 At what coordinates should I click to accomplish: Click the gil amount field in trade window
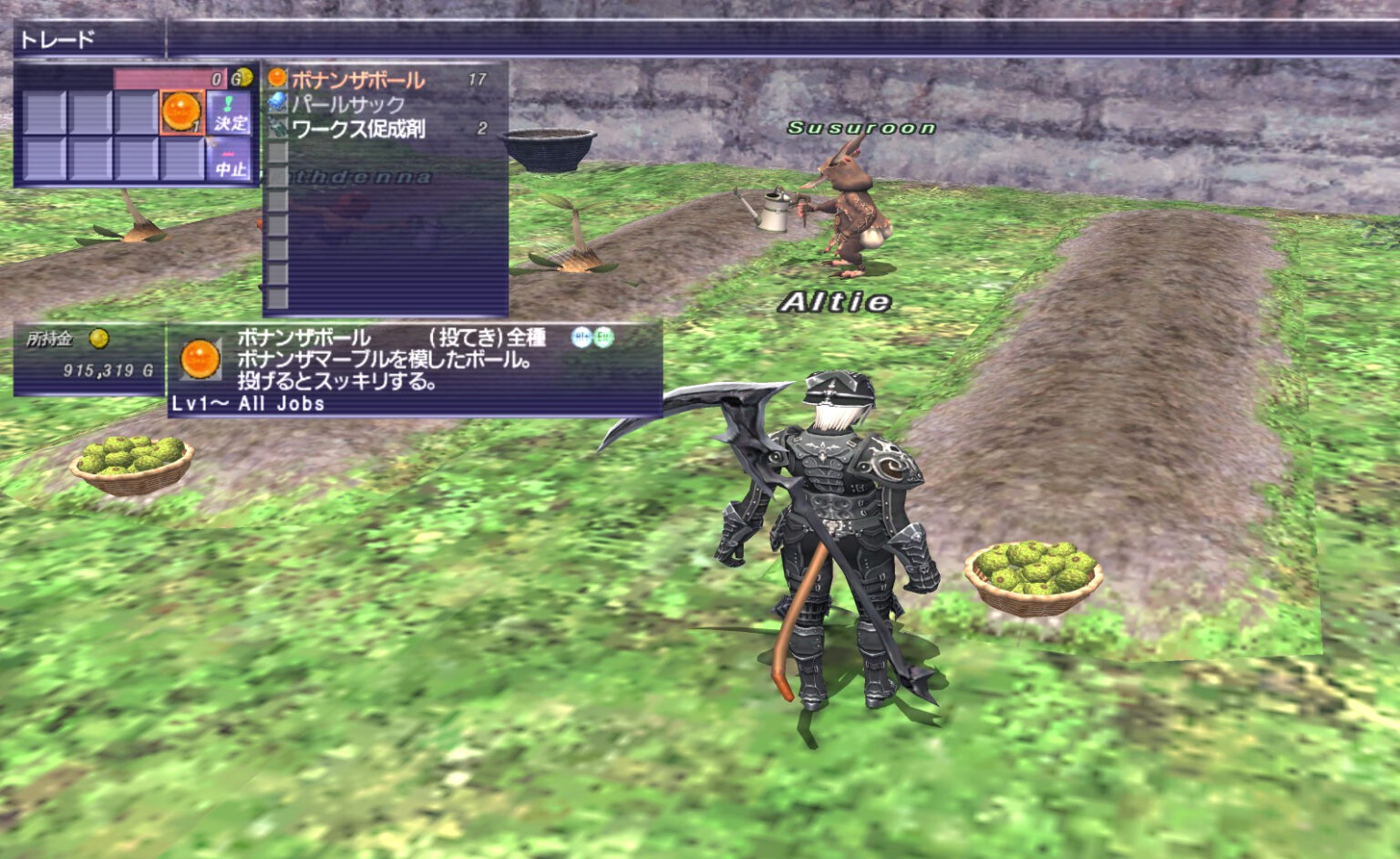click(x=170, y=78)
